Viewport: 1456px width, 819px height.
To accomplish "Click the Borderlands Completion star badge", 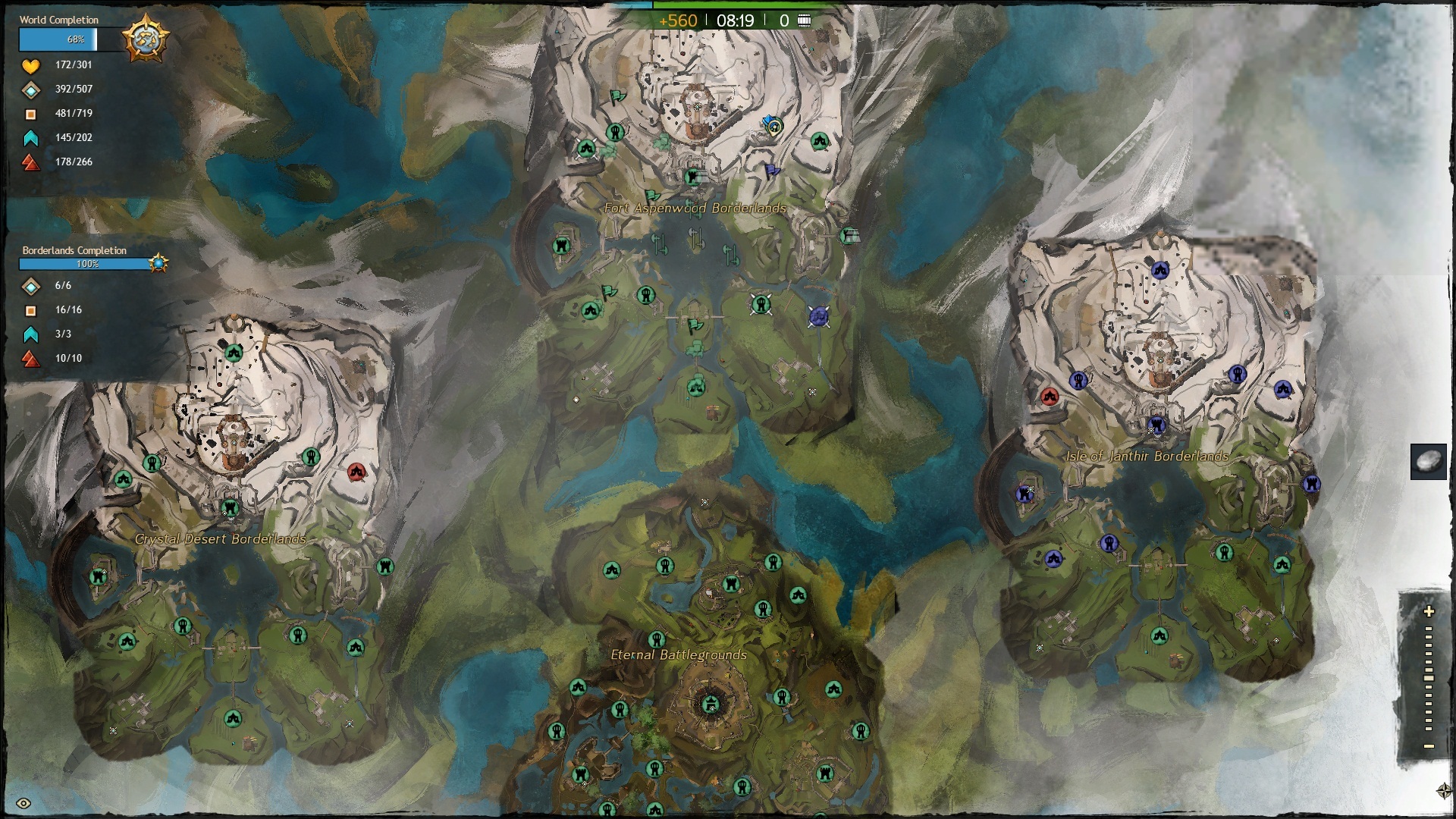I will pos(158,263).
